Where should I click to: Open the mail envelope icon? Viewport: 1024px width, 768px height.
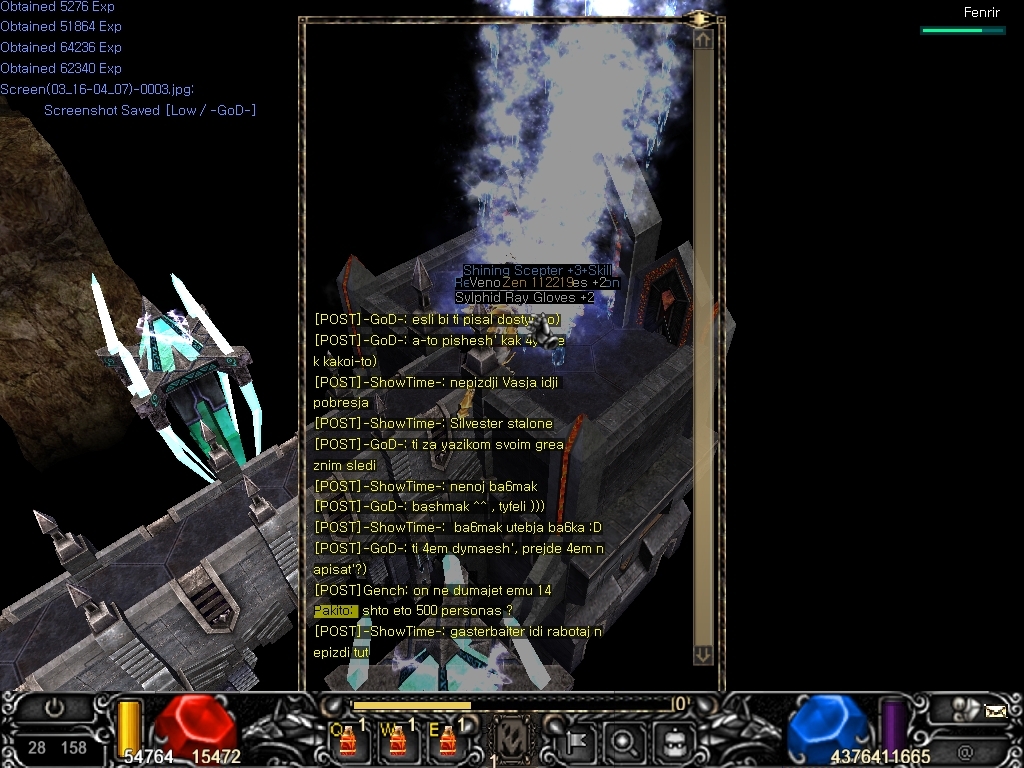point(995,711)
